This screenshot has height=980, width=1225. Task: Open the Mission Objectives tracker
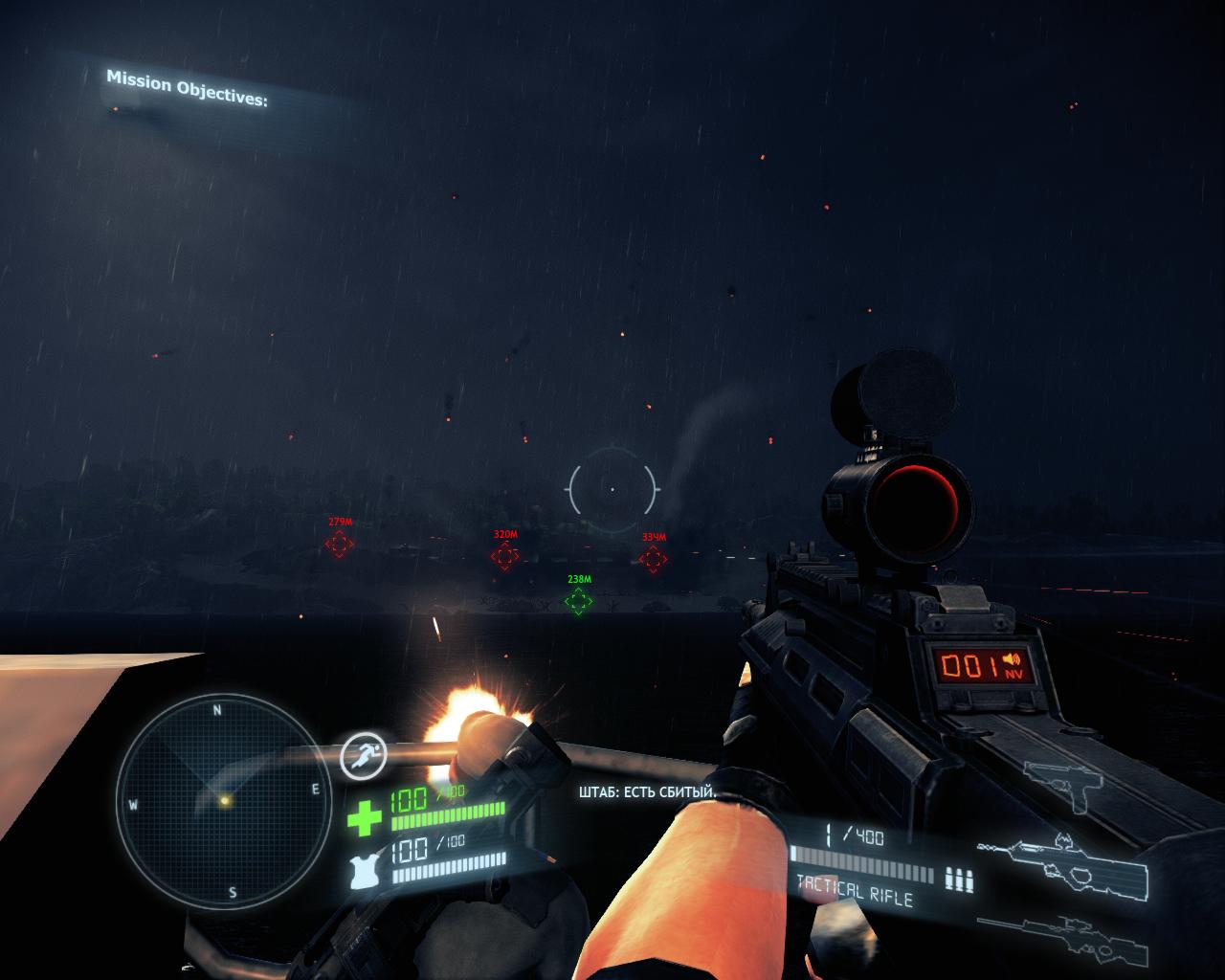[187, 87]
